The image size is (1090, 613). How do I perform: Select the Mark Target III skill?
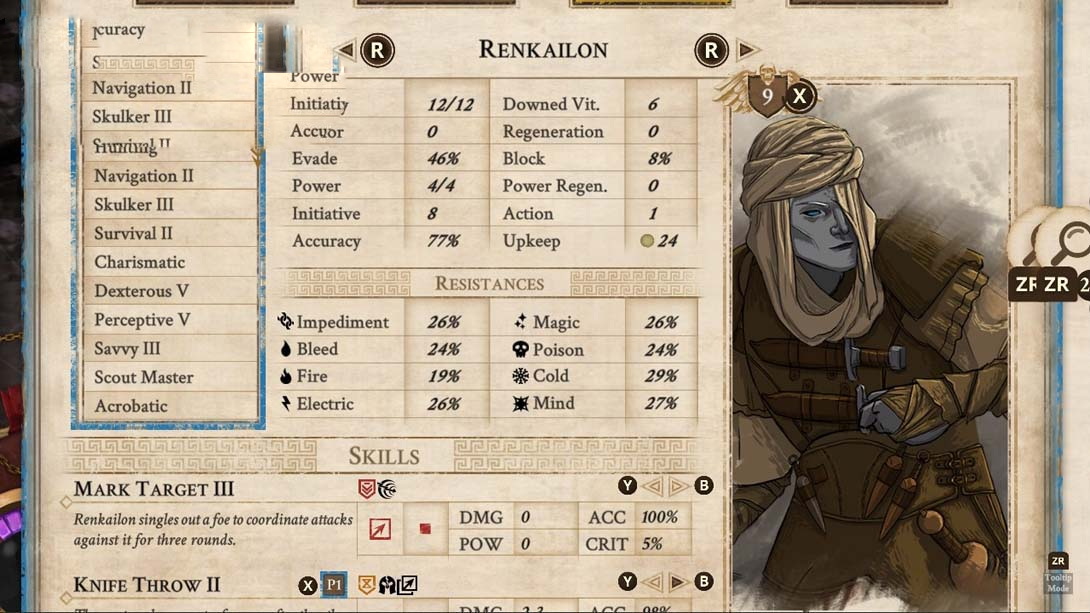pyautogui.click(x=154, y=489)
